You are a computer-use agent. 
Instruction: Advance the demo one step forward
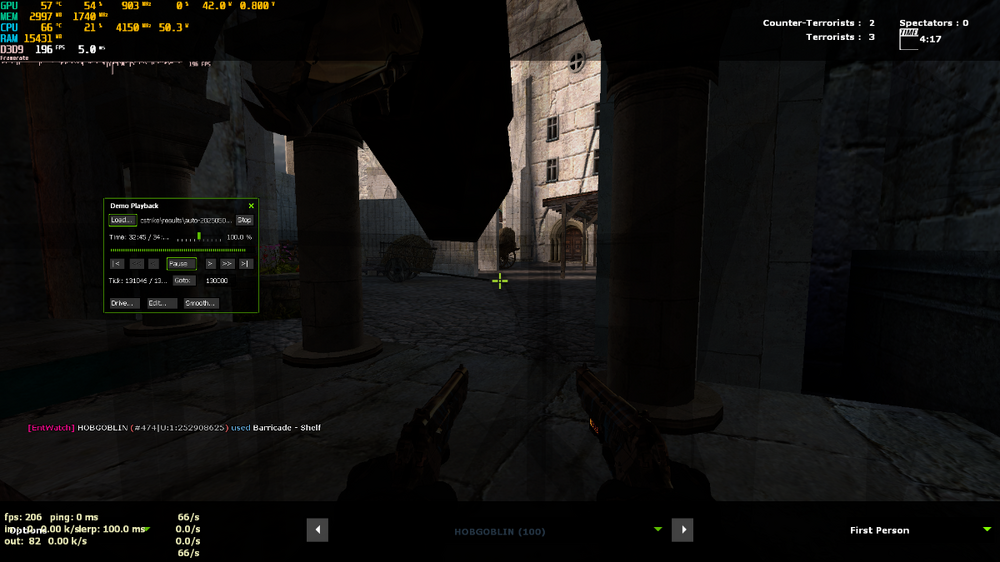click(x=210, y=264)
